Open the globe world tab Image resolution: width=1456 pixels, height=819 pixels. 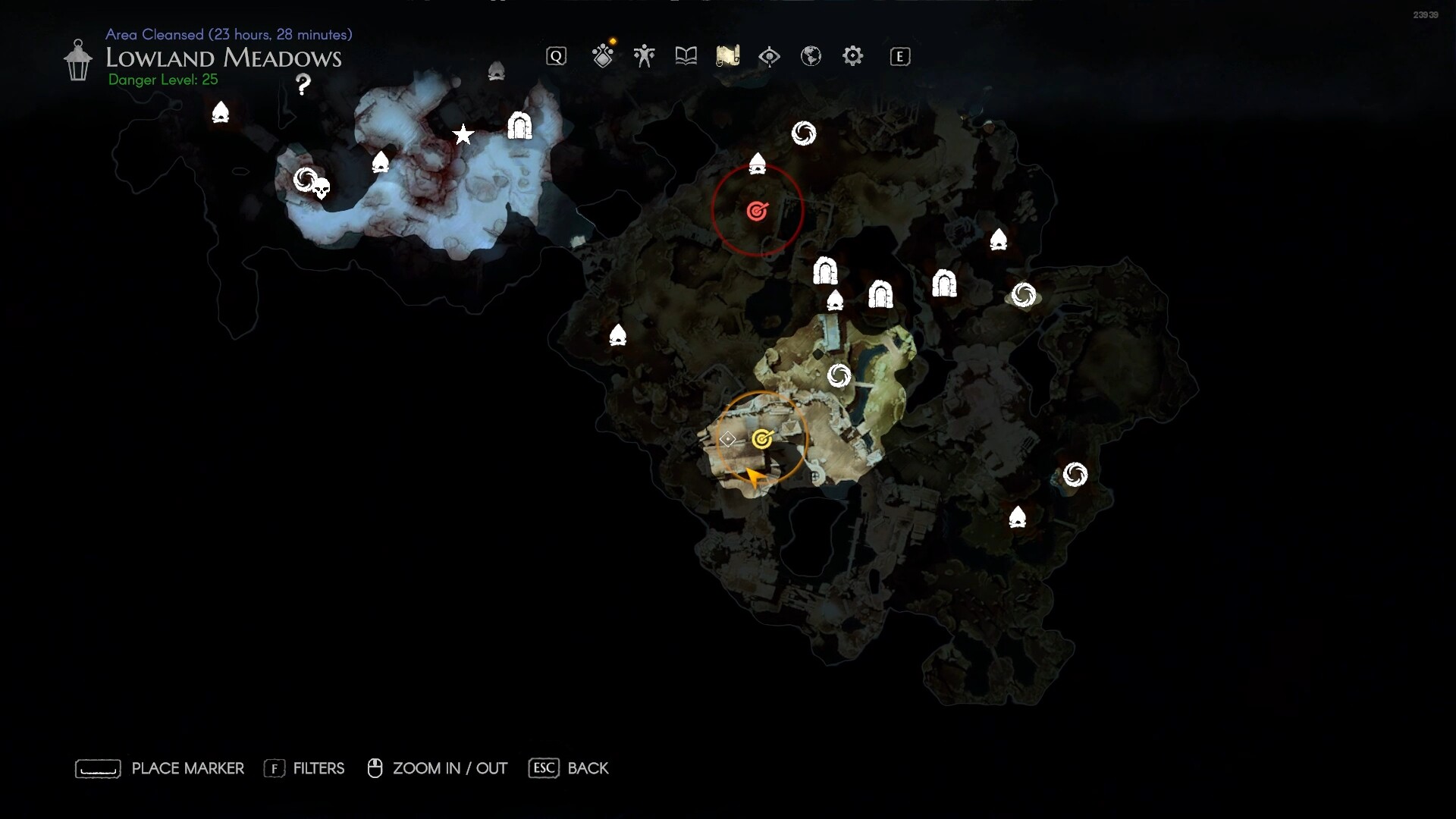[811, 56]
